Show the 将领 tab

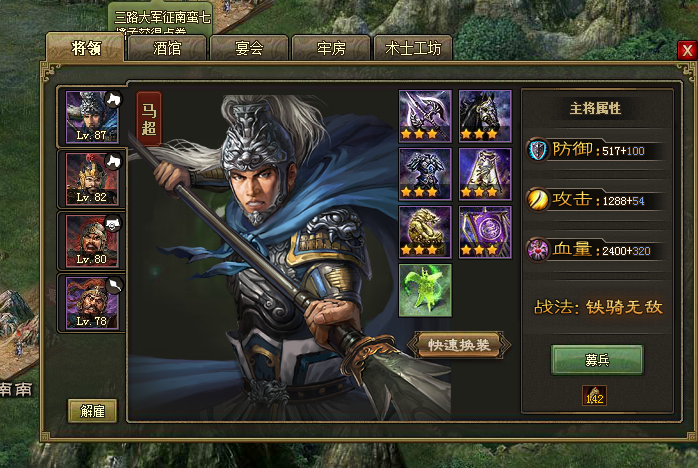click(x=85, y=47)
